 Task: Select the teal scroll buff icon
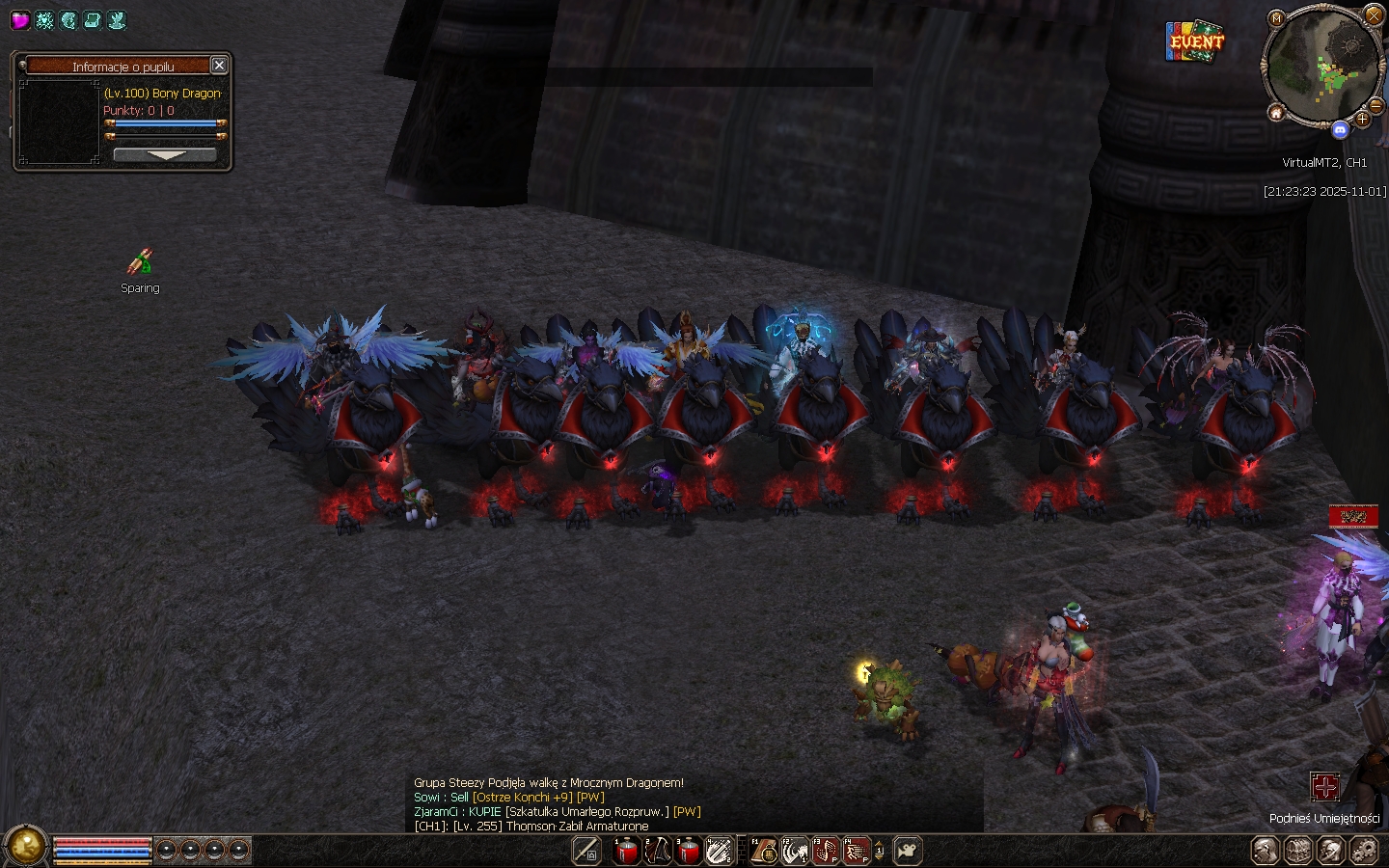click(x=93, y=19)
